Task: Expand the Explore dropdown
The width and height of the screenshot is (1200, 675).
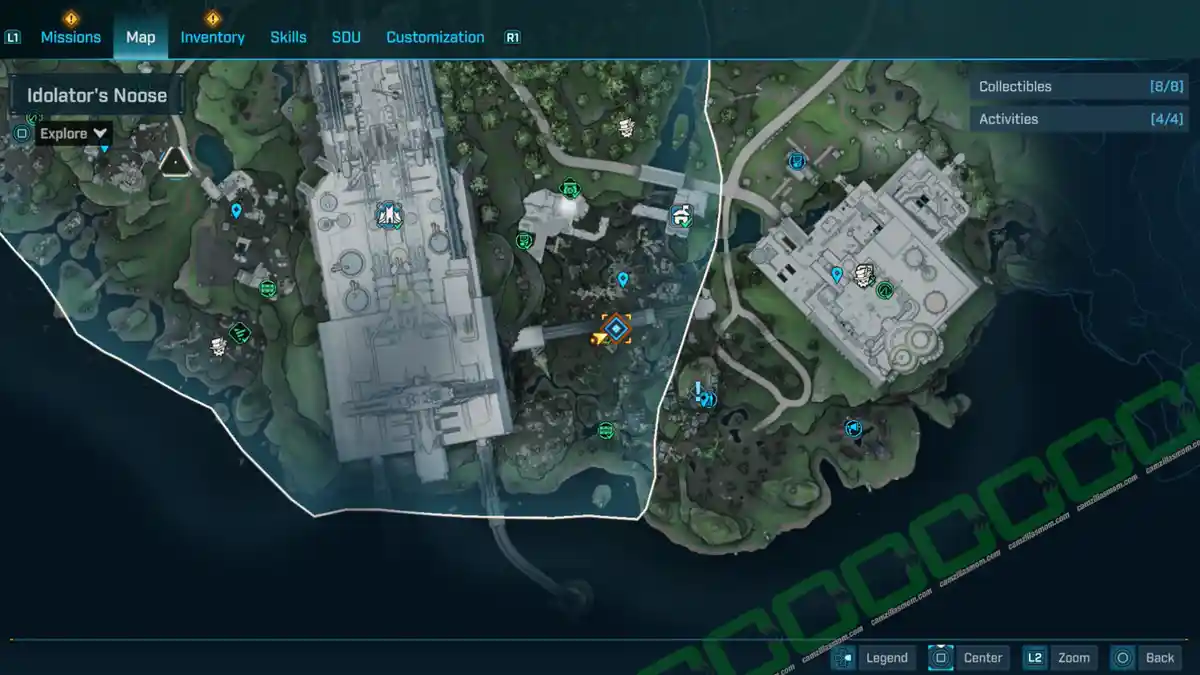Action: tap(74, 133)
